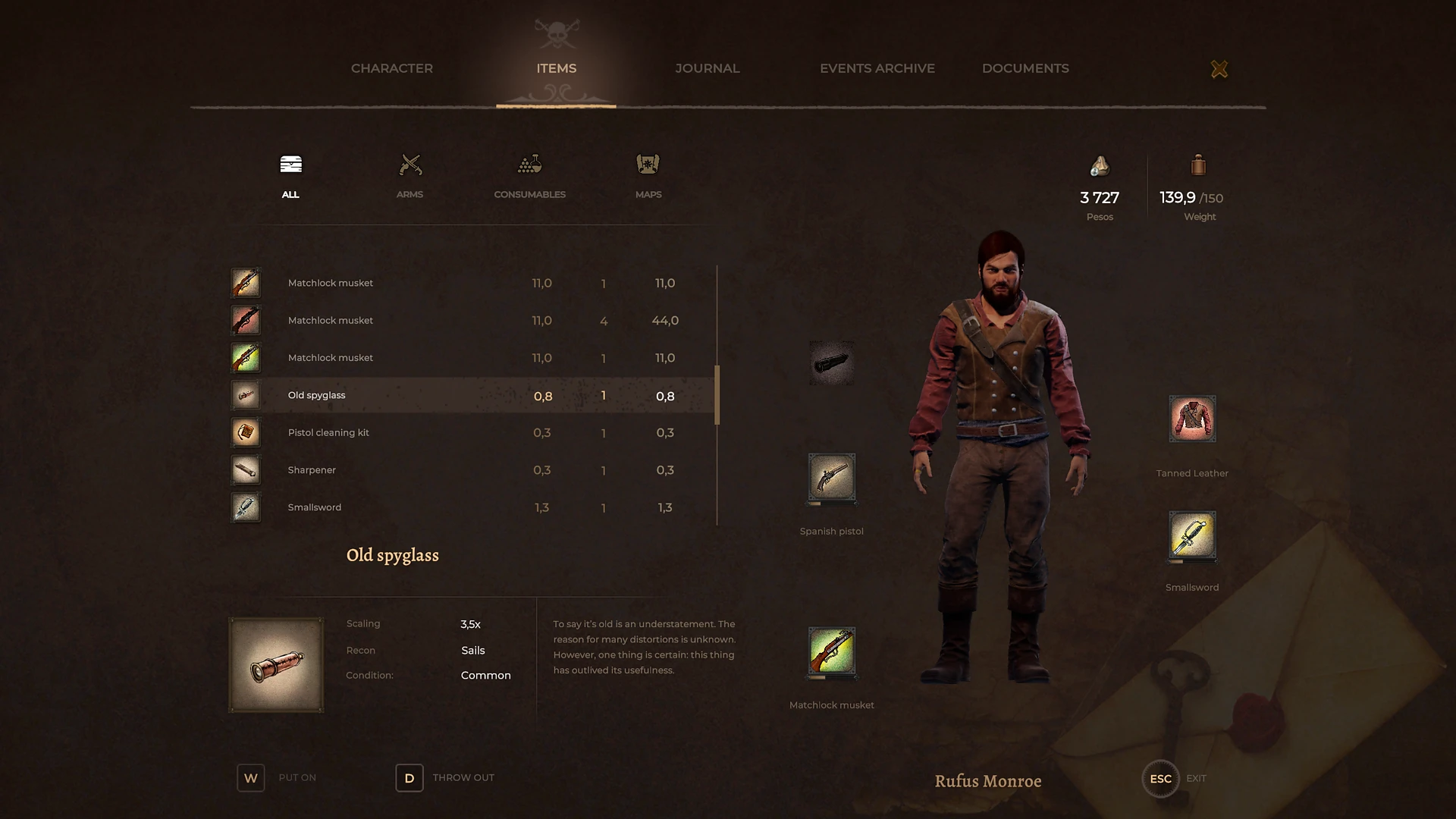
Task: Switch to the JOURNAL tab
Action: (x=707, y=68)
